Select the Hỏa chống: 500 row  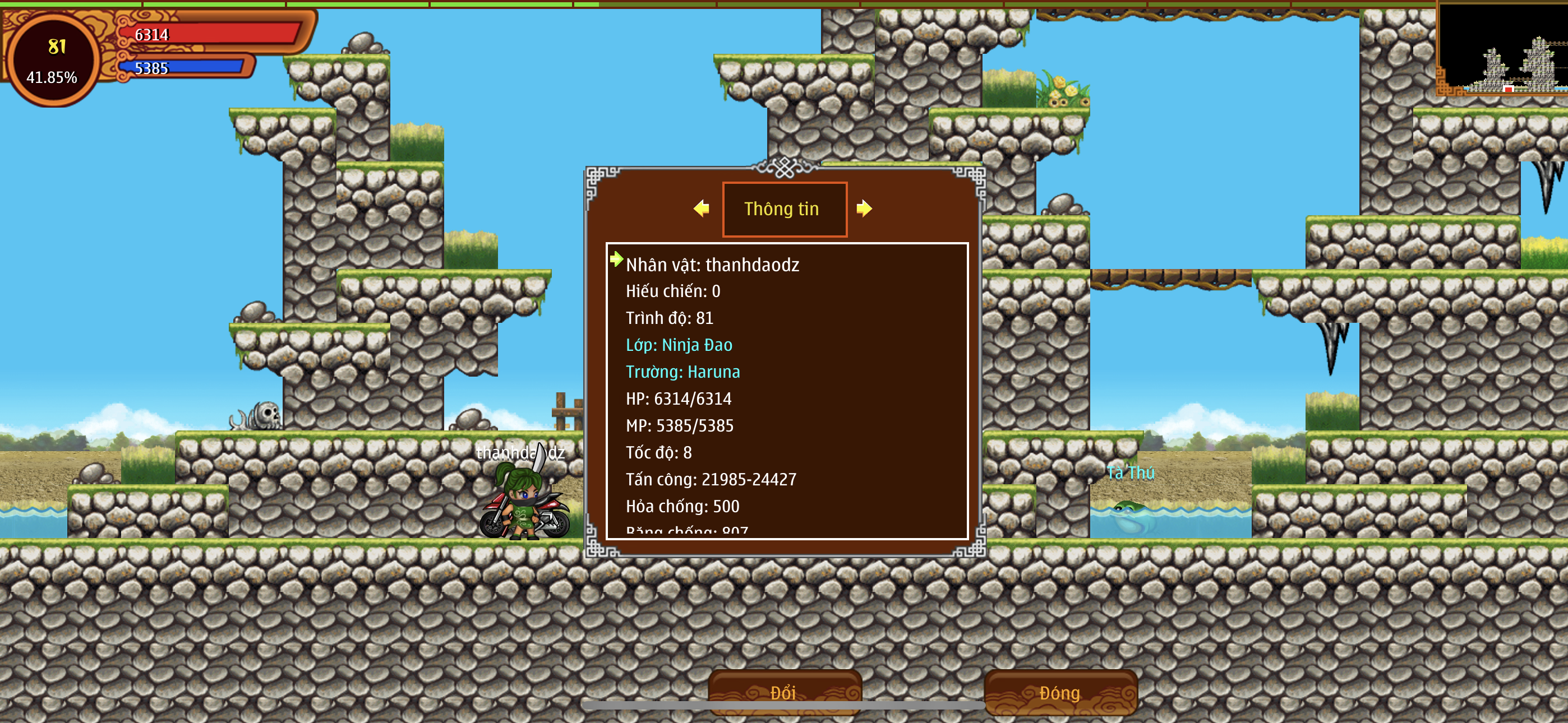[682, 506]
